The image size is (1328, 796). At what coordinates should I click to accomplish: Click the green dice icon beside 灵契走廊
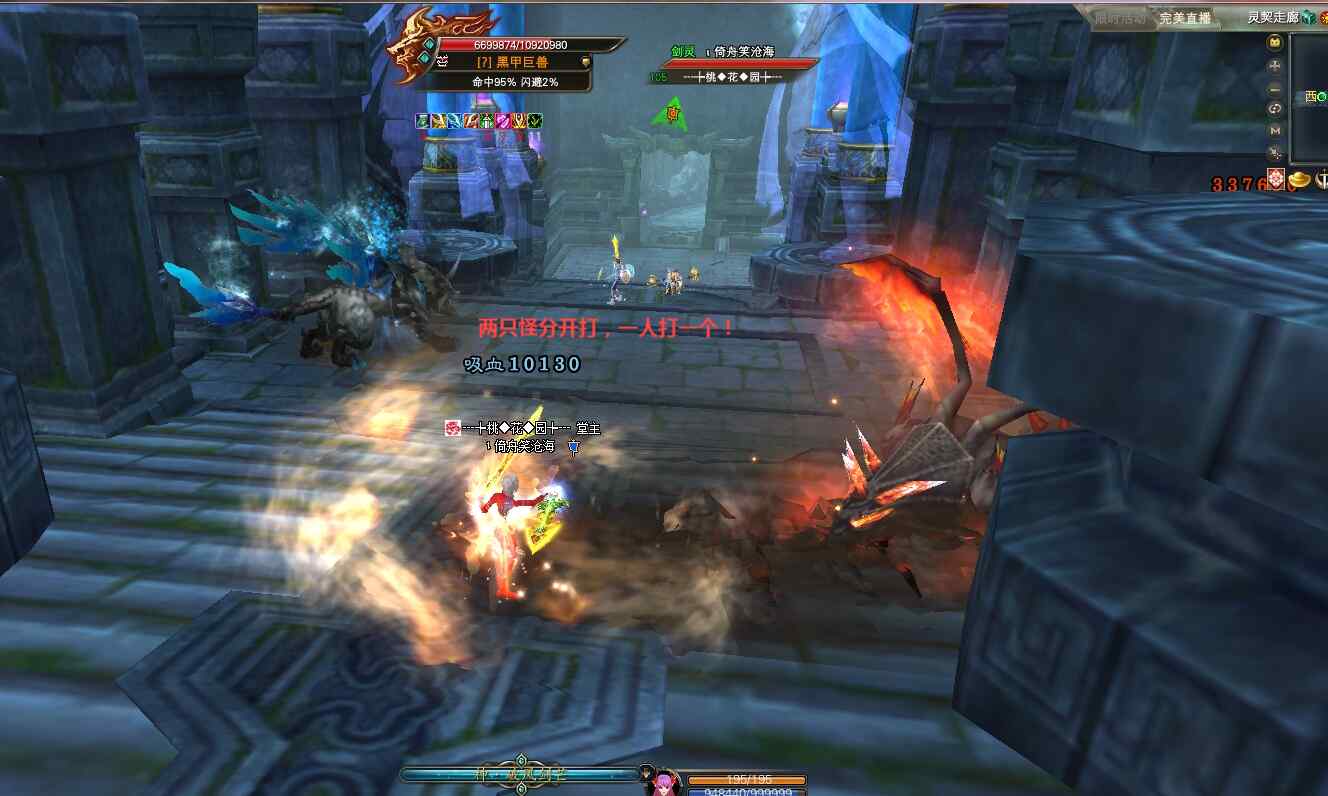click(x=1308, y=17)
